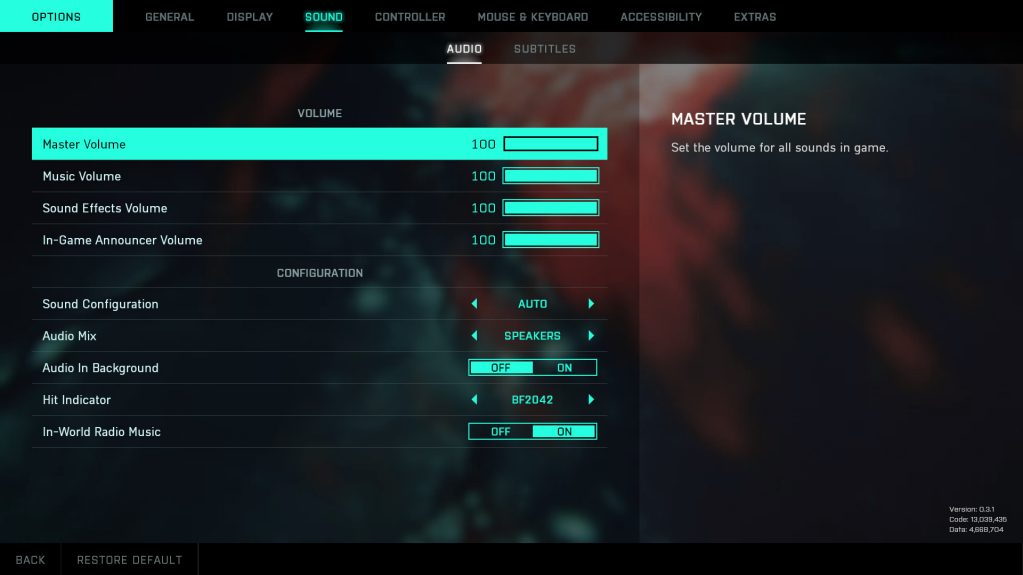Open Mouse & Keyboard settings

pos(532,17)
